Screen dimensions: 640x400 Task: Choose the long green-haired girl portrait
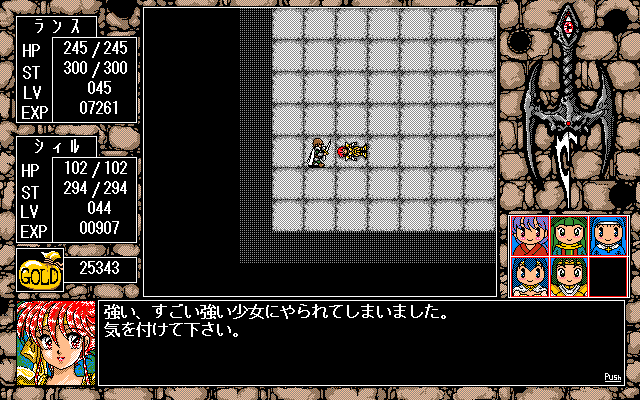click(x=568, y=236)
